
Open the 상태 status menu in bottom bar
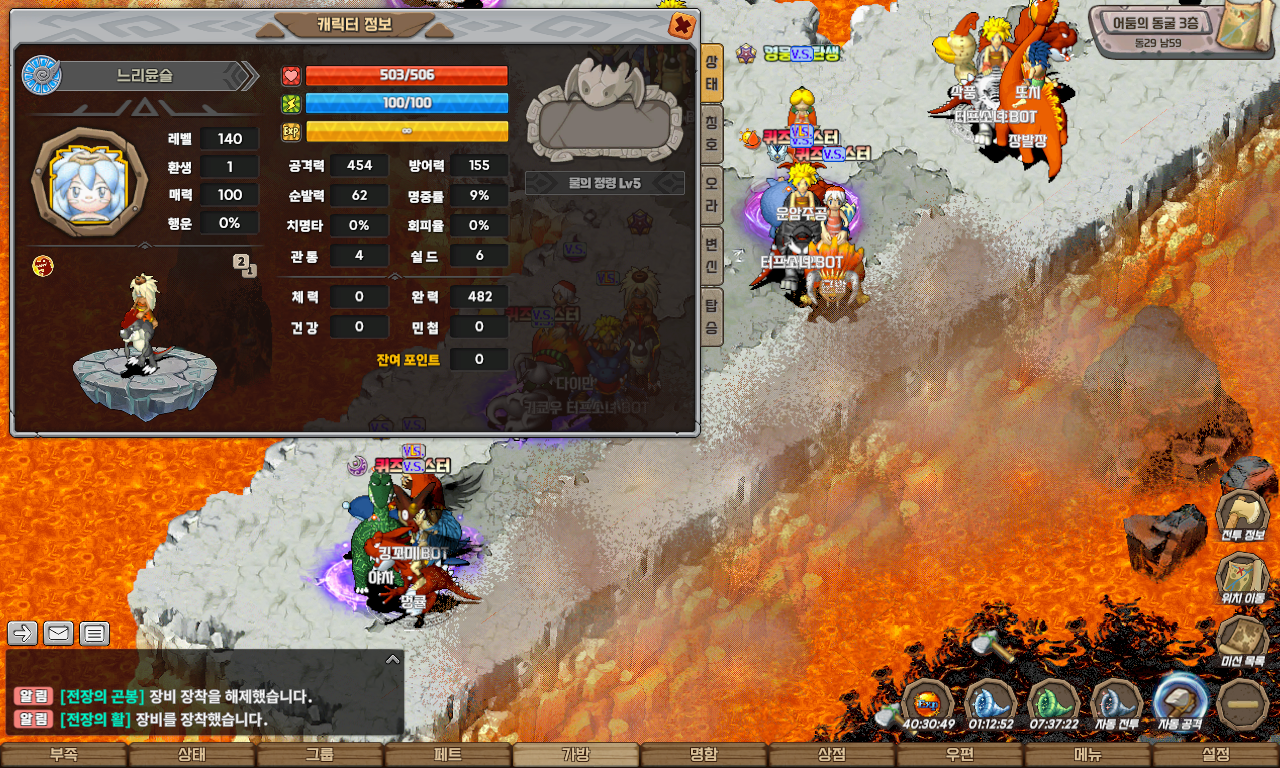192,755
